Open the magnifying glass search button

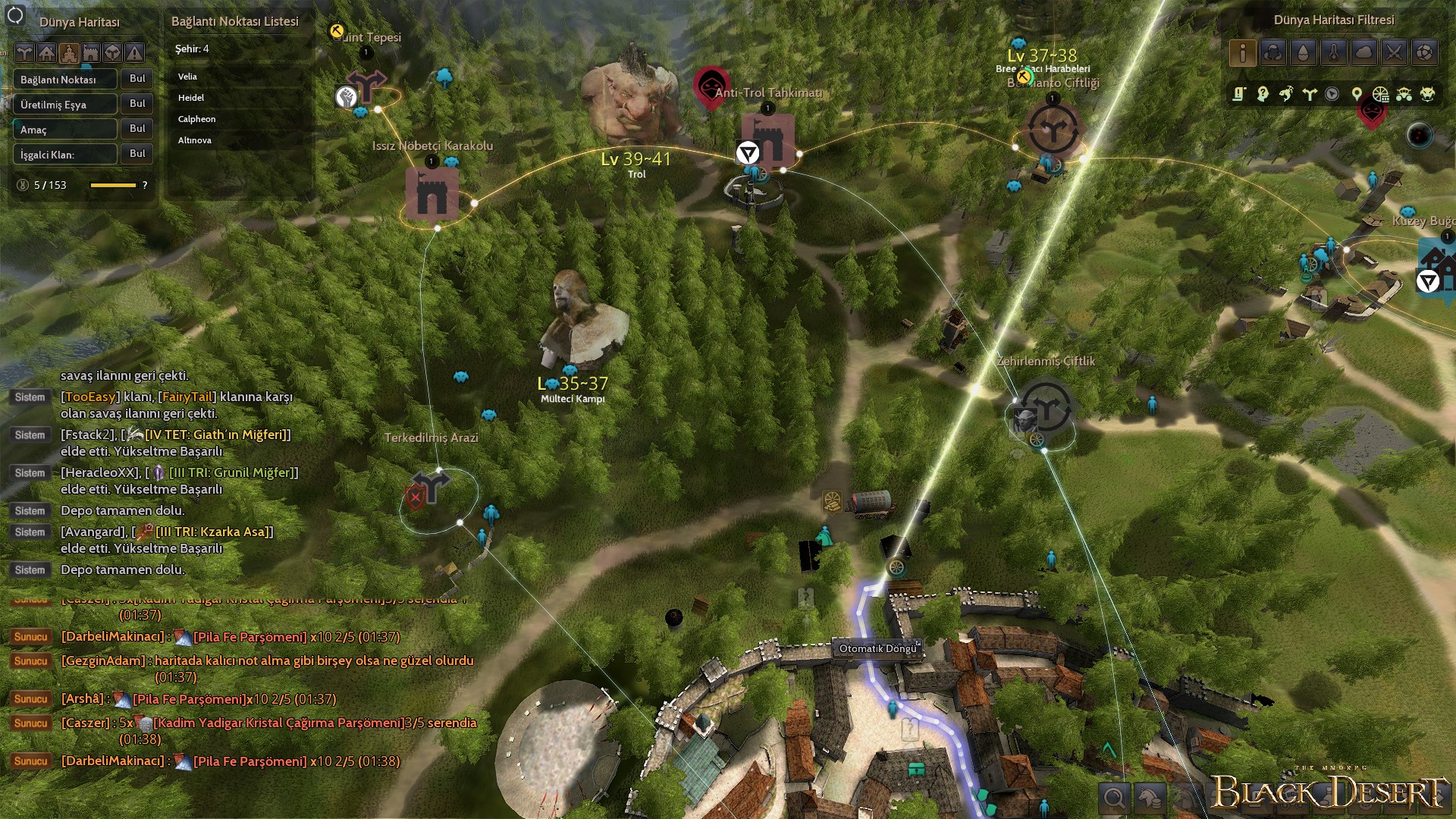coord(1114,798)
